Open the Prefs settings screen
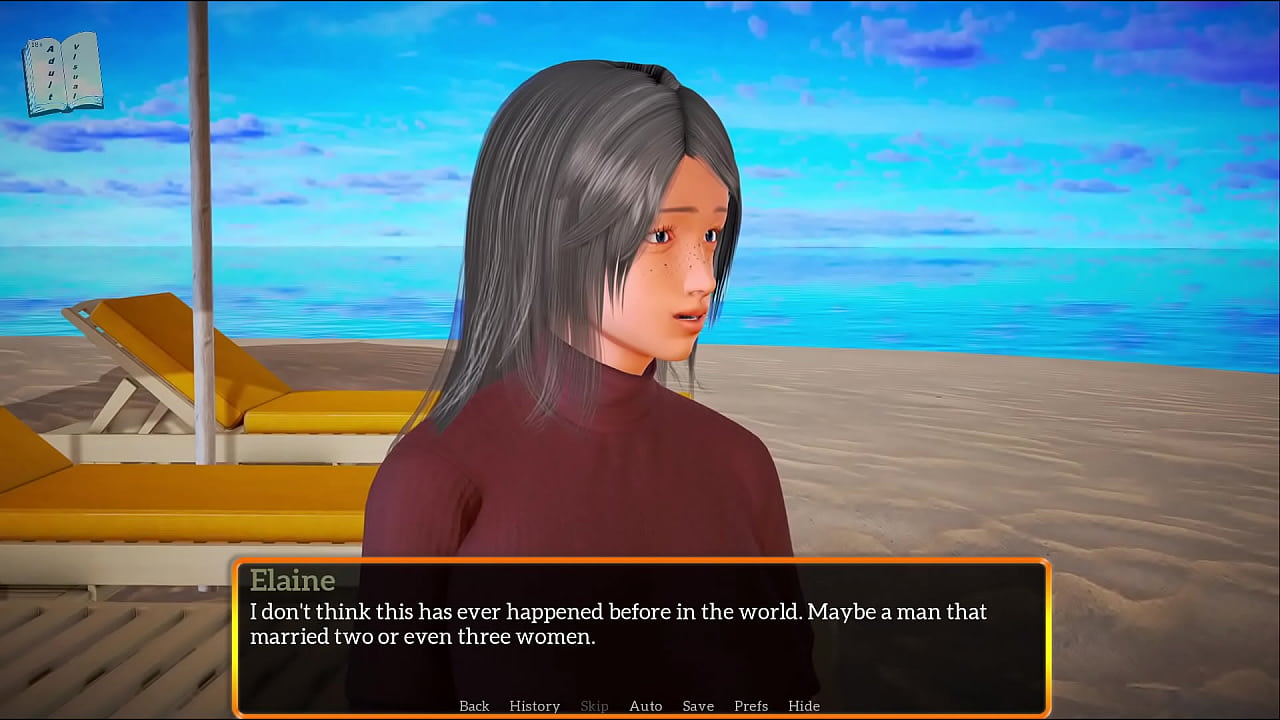 pos(751,706)
